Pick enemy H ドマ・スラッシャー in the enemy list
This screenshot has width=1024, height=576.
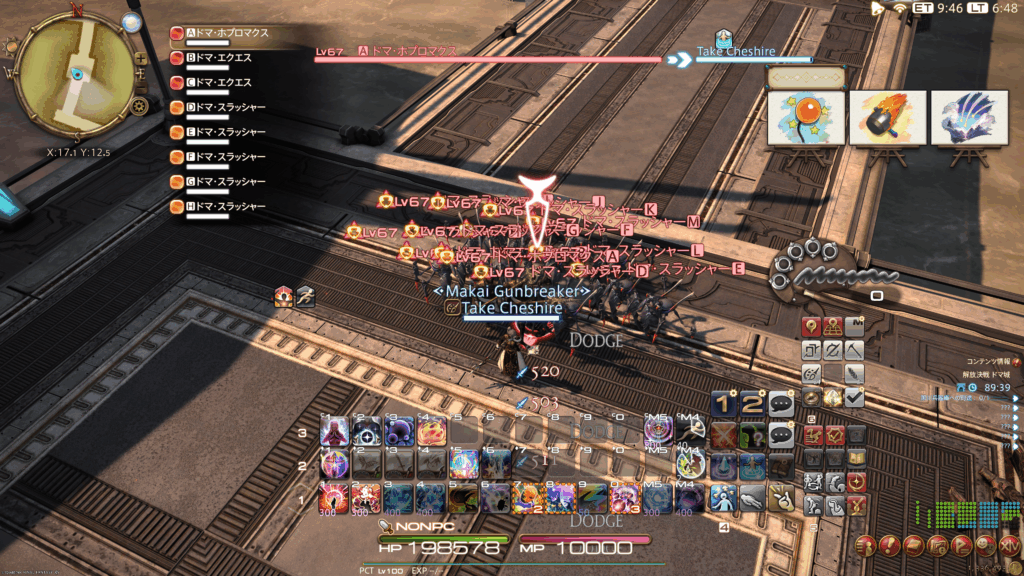click(x=224, y=207)
